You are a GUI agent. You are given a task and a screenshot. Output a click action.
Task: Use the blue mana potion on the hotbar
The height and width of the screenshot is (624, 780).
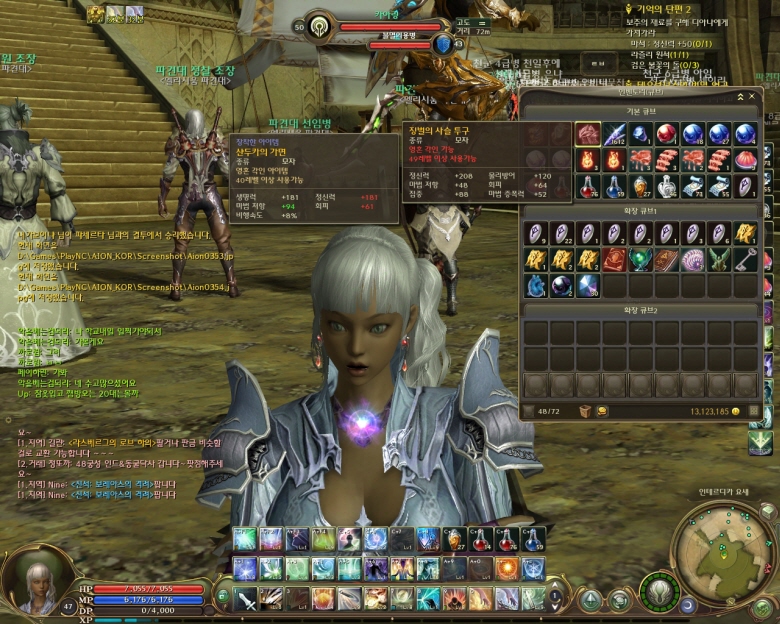click(533, 540)
